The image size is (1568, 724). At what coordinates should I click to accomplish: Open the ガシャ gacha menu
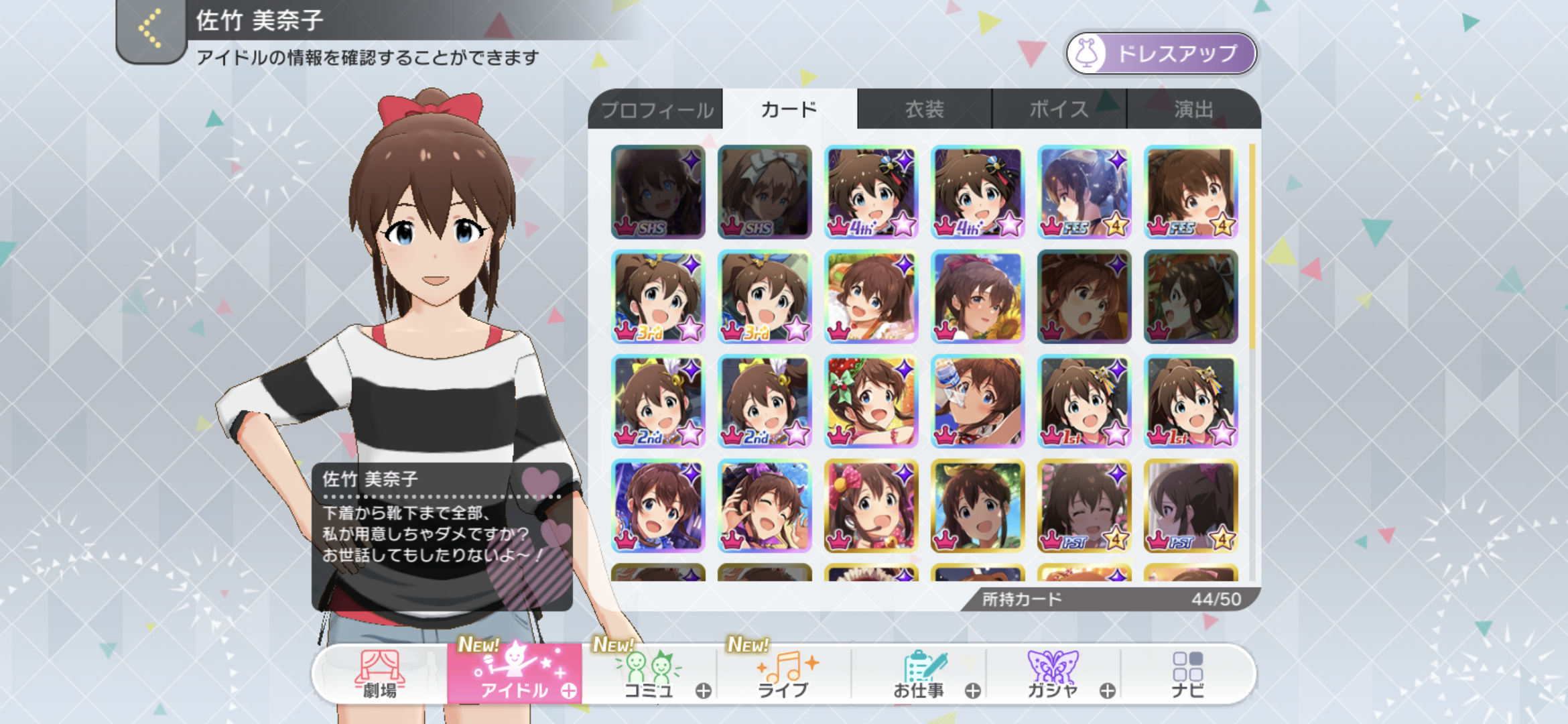click(x=1053, y=674)
